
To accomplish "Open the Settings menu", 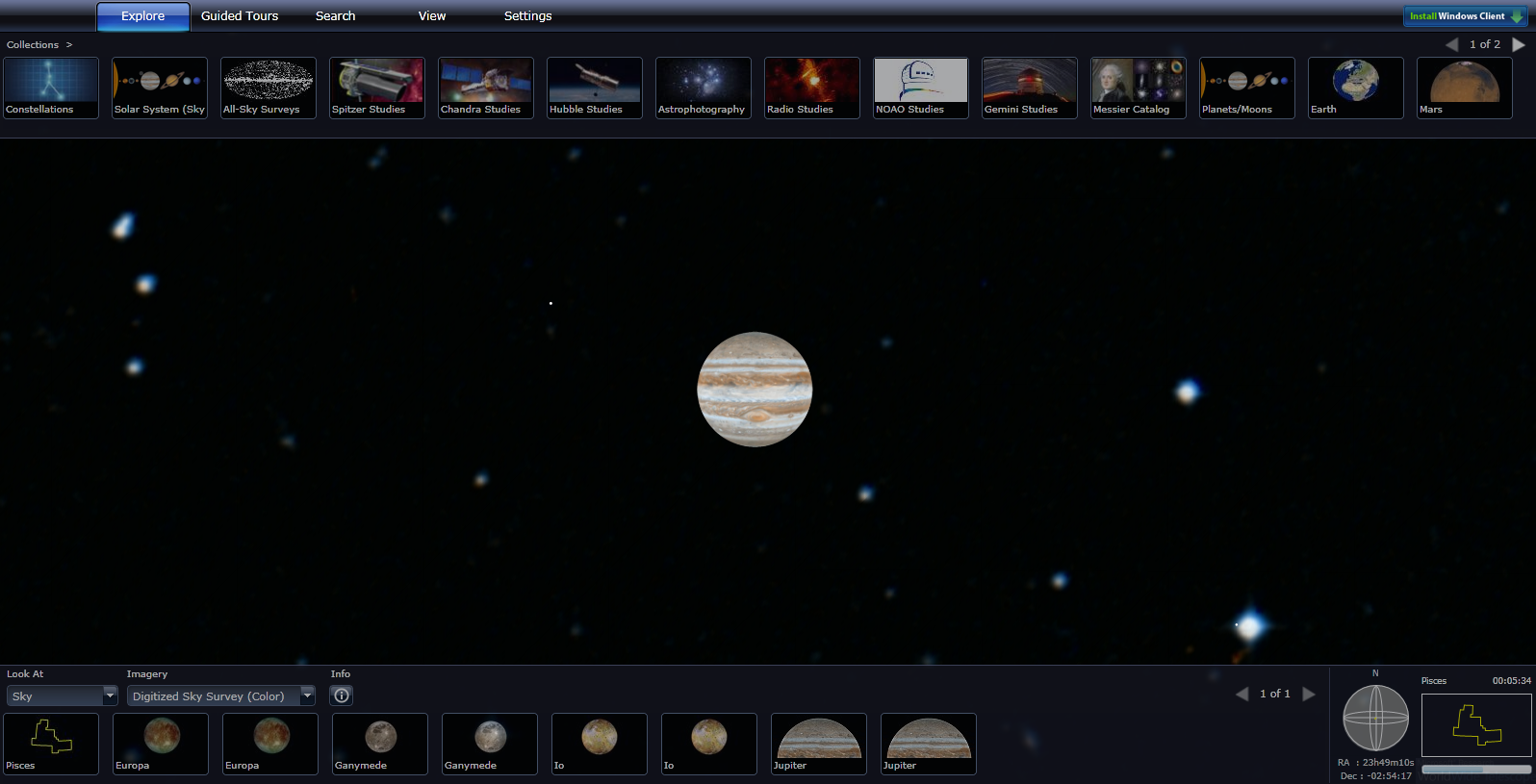I will pyautogui.click(x=527, y=15).
